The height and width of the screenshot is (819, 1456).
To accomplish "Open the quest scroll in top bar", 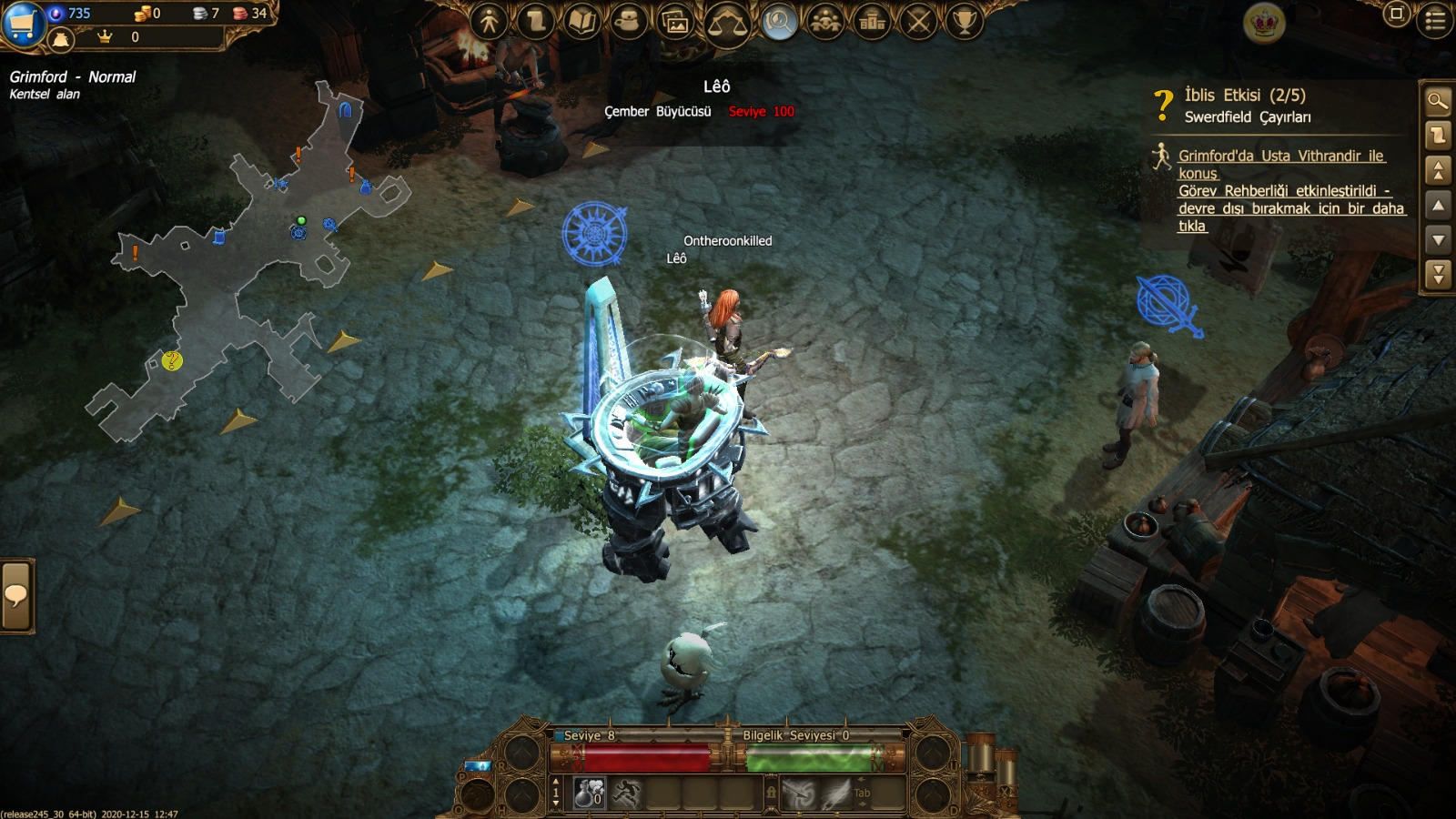I will (536, 21).
